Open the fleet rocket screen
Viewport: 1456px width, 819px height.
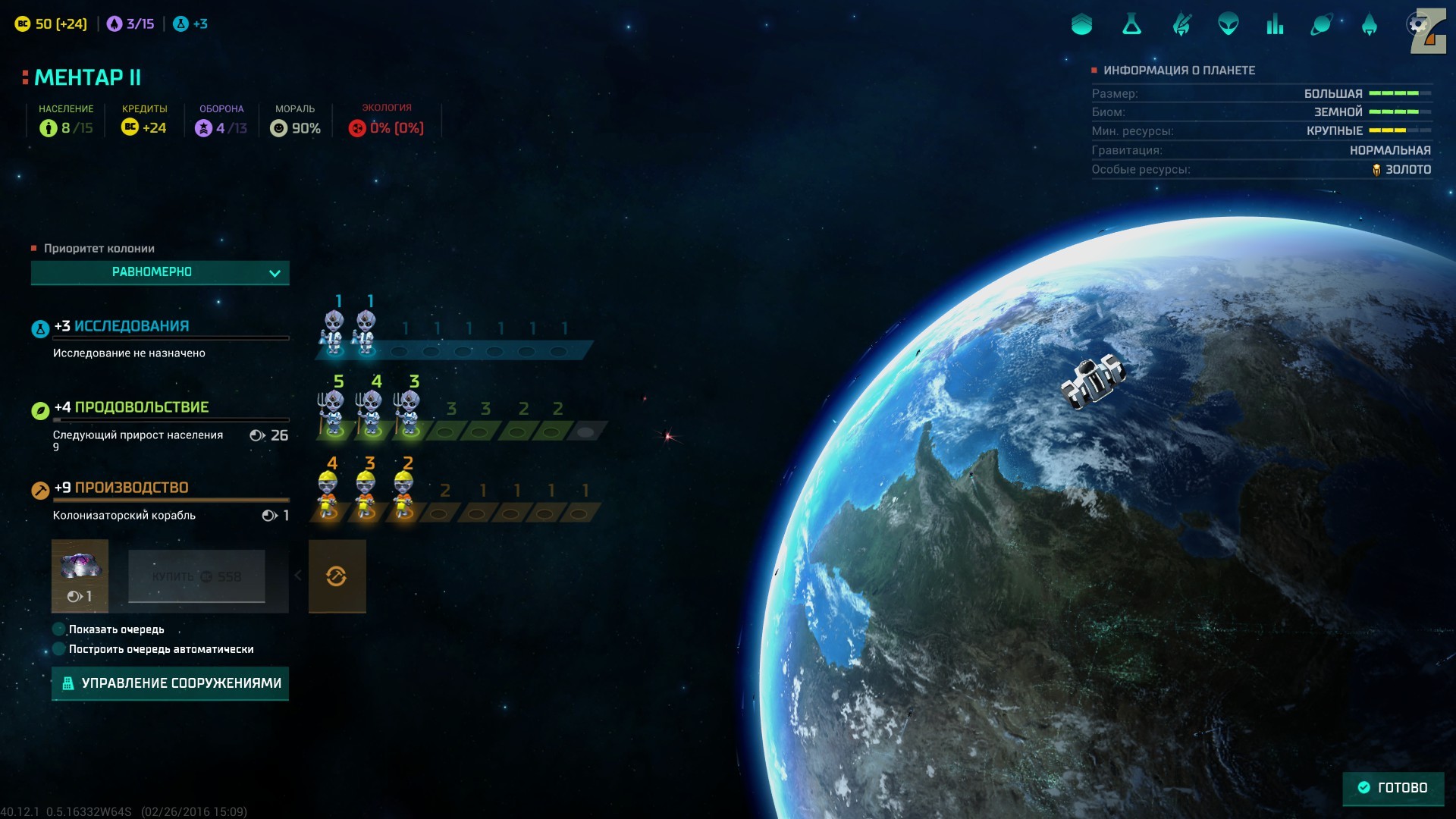1369,25
